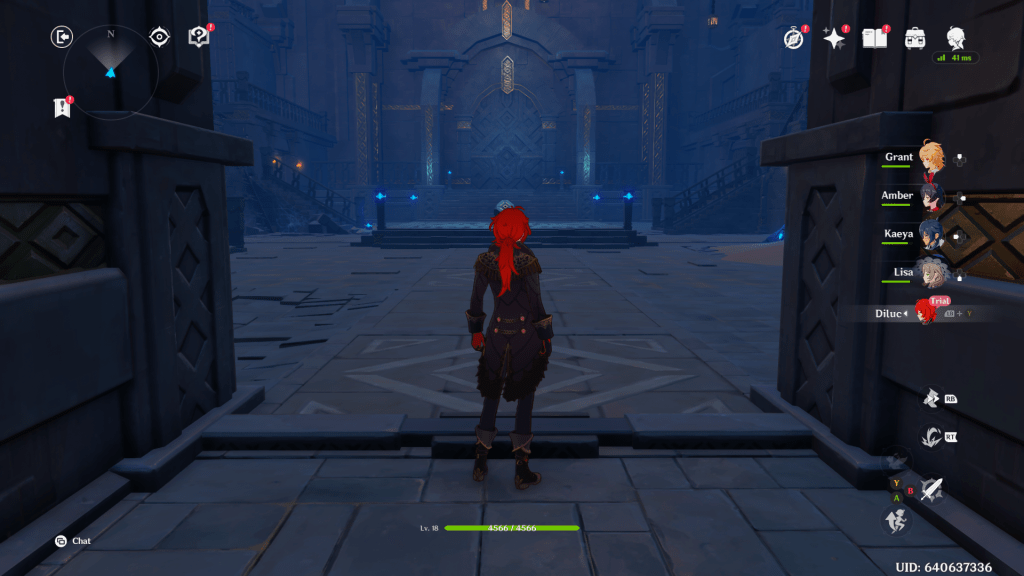Open the backpack inventory

pos(915,38)
